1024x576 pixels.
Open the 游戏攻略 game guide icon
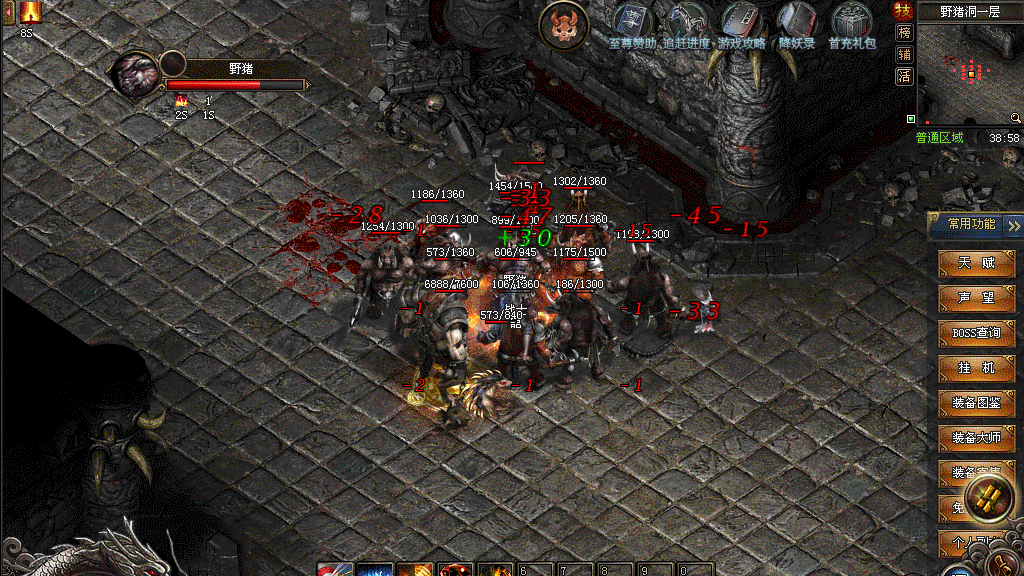[742, 24]
